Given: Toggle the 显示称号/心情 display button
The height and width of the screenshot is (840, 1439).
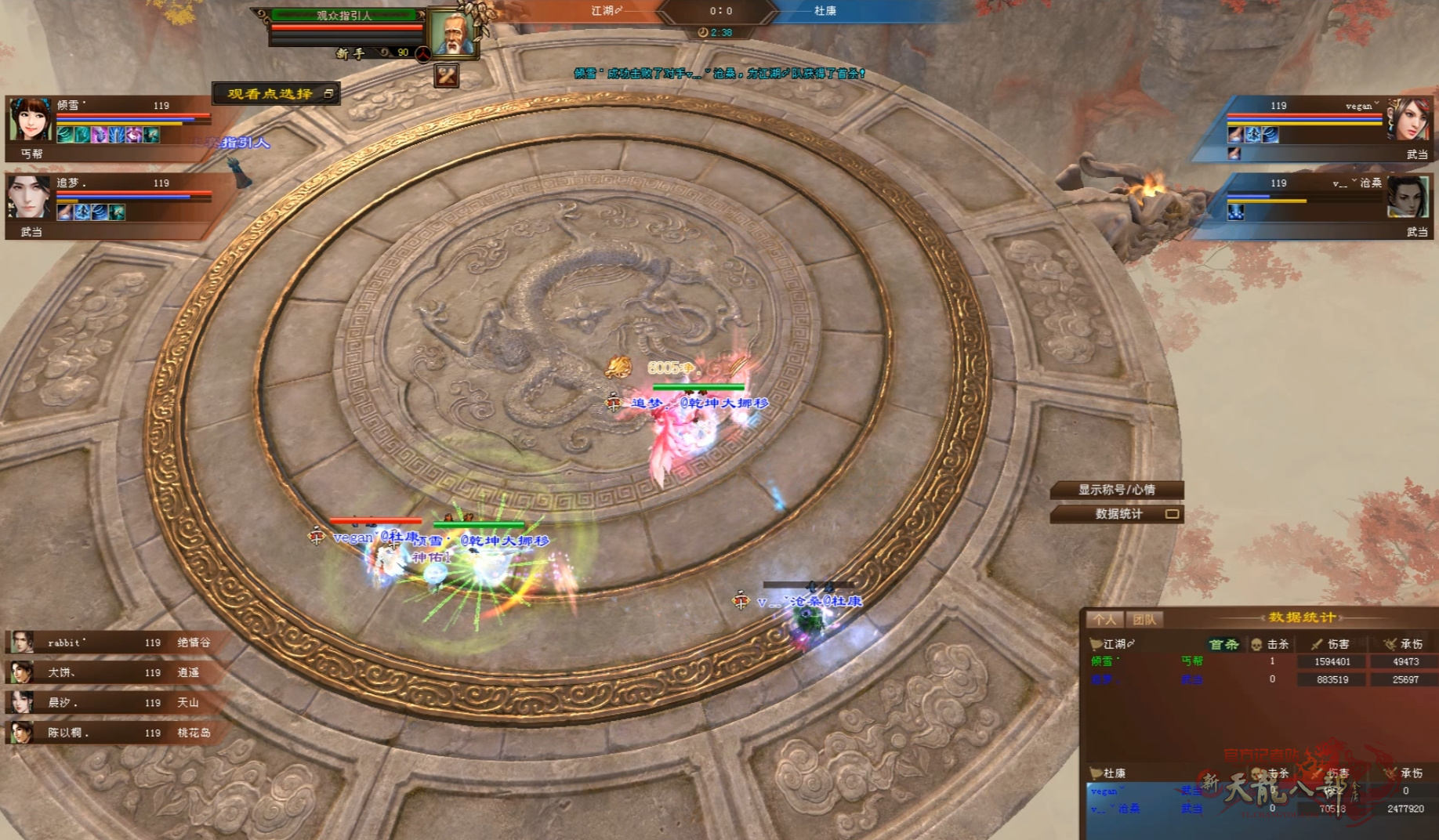Looking at the screenshot, I should pos(1116,490).
